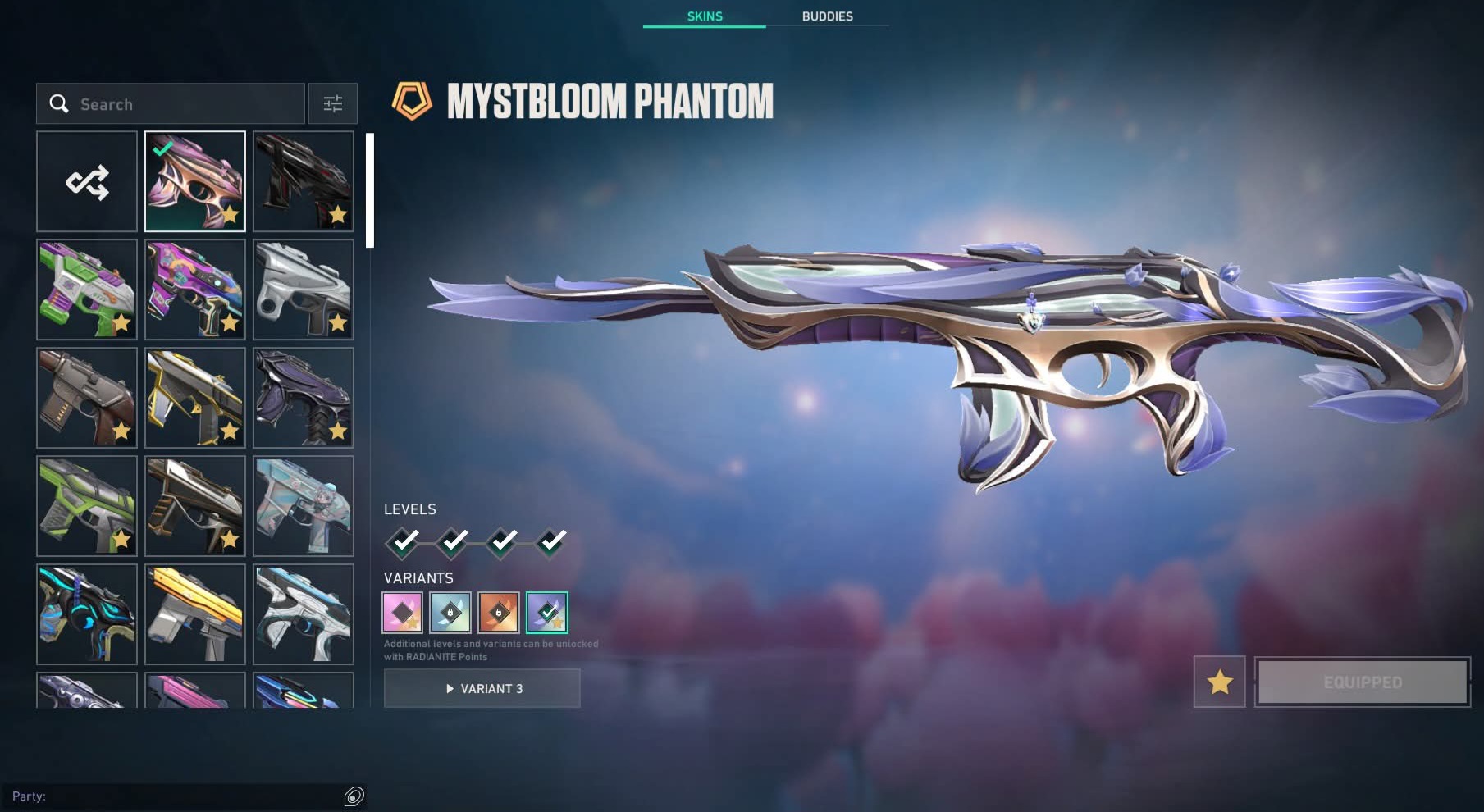The image size is (1484, 812).
Task: Pick the black and red Phantom skin
Action: [304, 181]
